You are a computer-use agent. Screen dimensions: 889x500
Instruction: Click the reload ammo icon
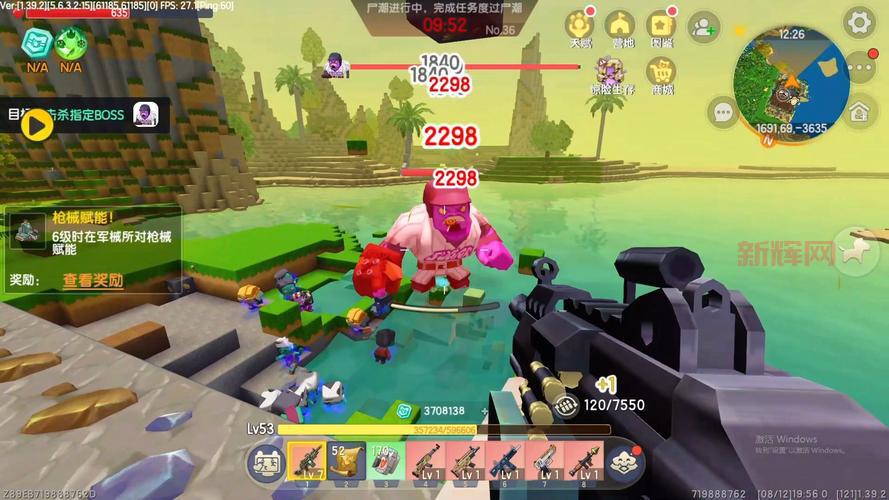567,406
